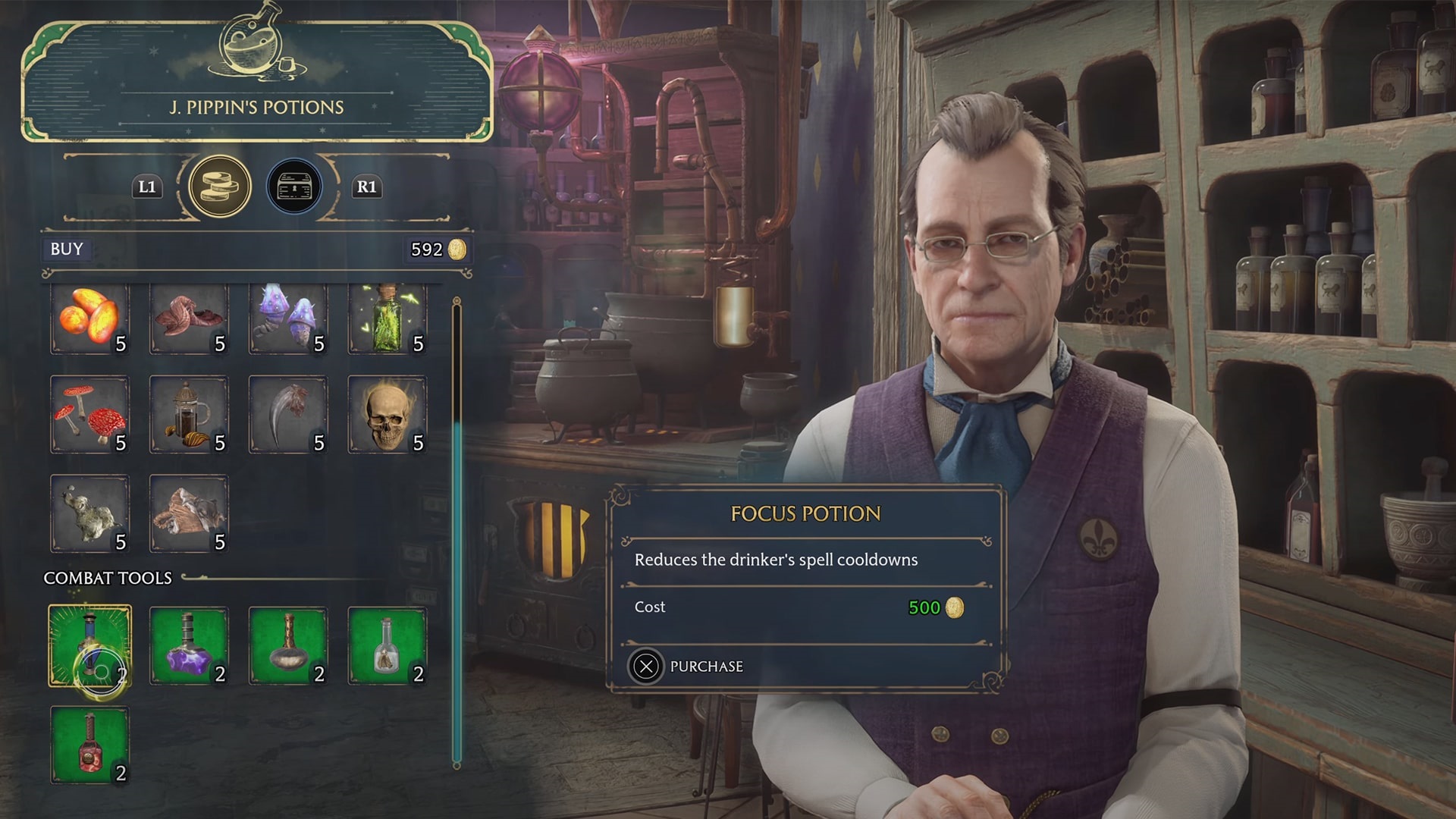Click the shop list scrollbar
The height and width of the screenshot is (819, 1456).
click(457, 531)
